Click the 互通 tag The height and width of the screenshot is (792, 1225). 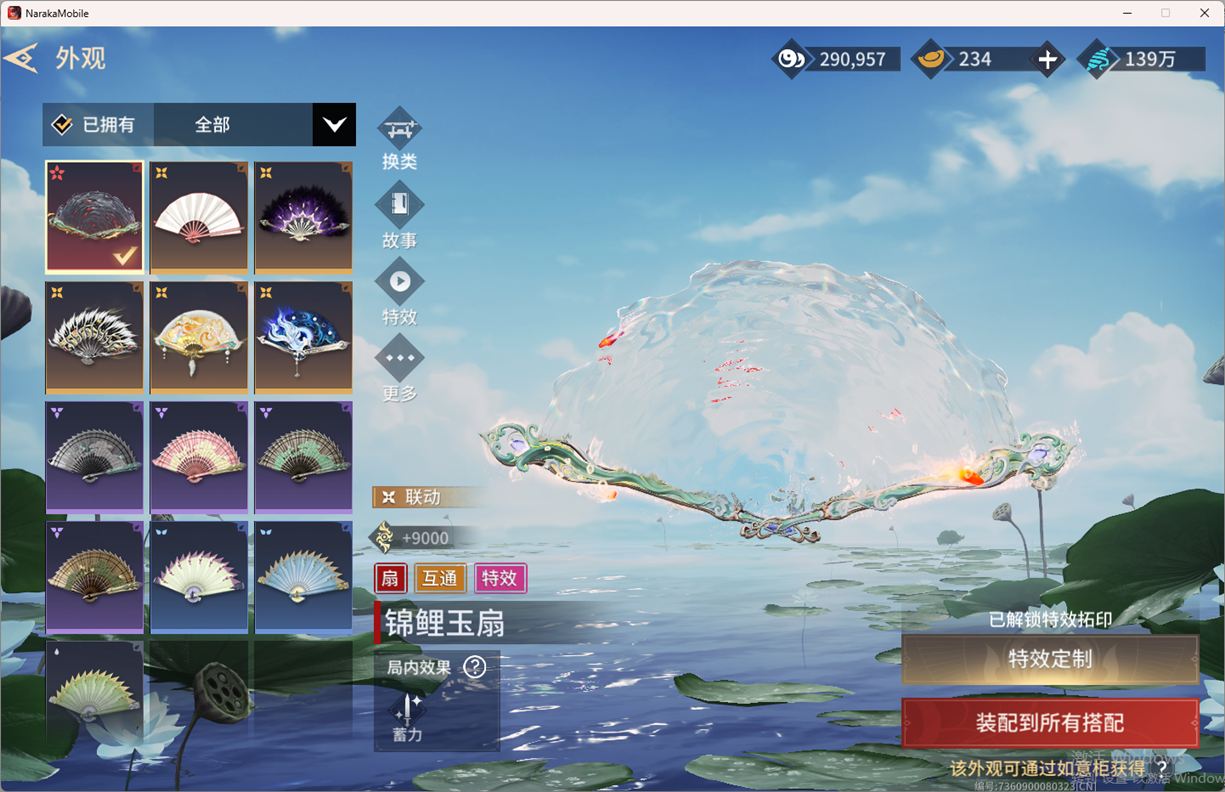[x=440, y=578]
